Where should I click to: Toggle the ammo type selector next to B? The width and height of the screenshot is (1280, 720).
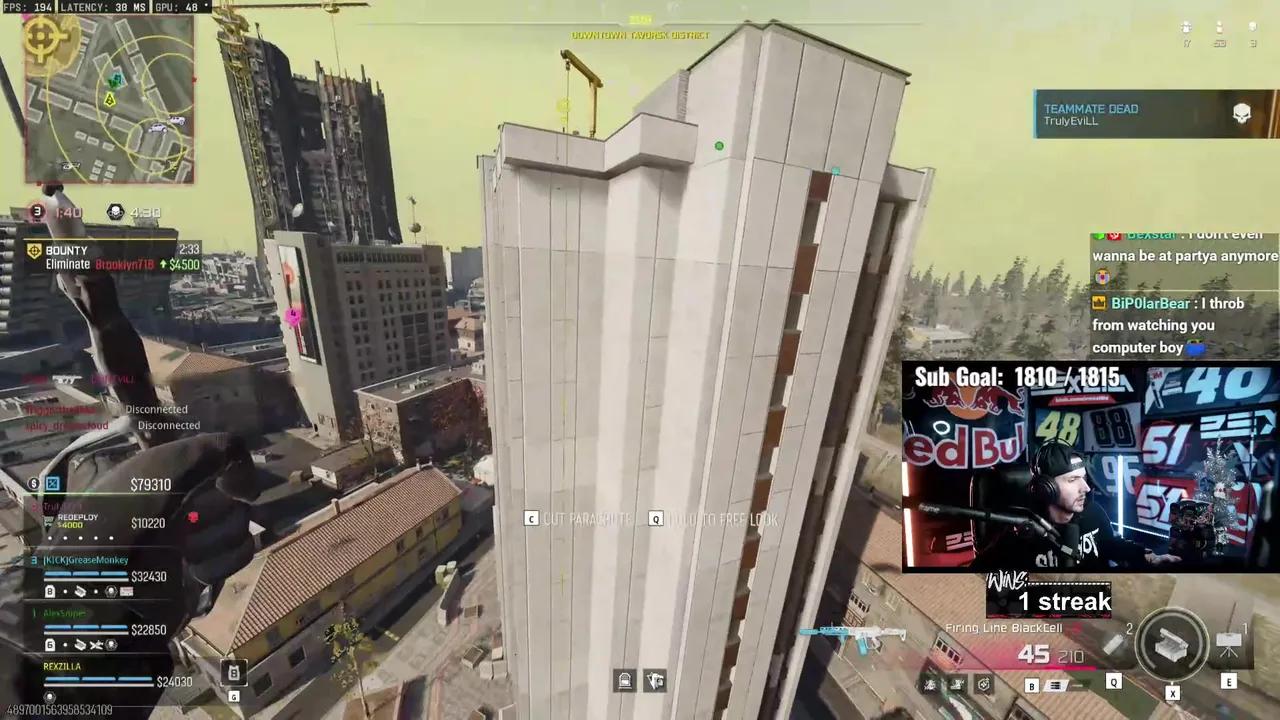coord(1057,685)
